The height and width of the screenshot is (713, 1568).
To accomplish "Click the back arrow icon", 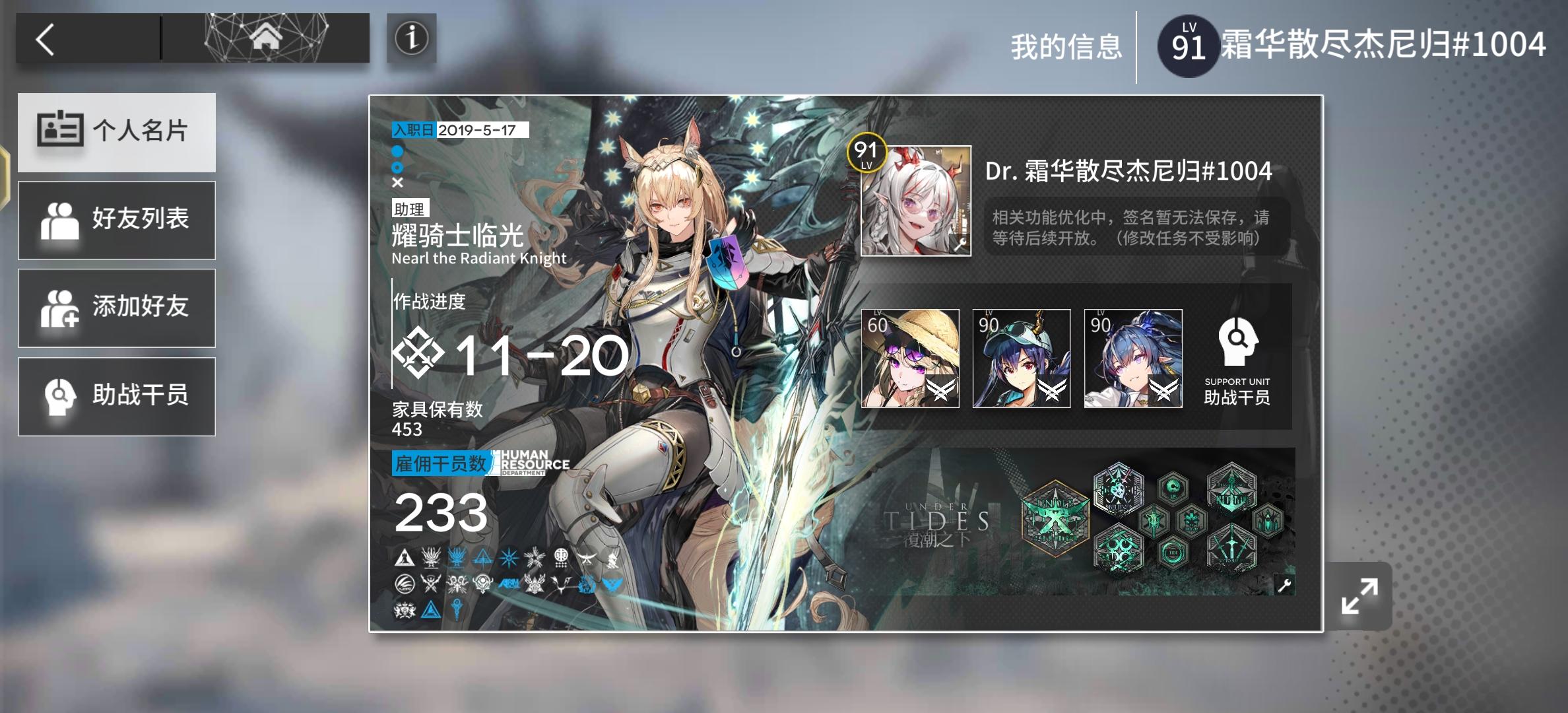I will coord(46,38).
